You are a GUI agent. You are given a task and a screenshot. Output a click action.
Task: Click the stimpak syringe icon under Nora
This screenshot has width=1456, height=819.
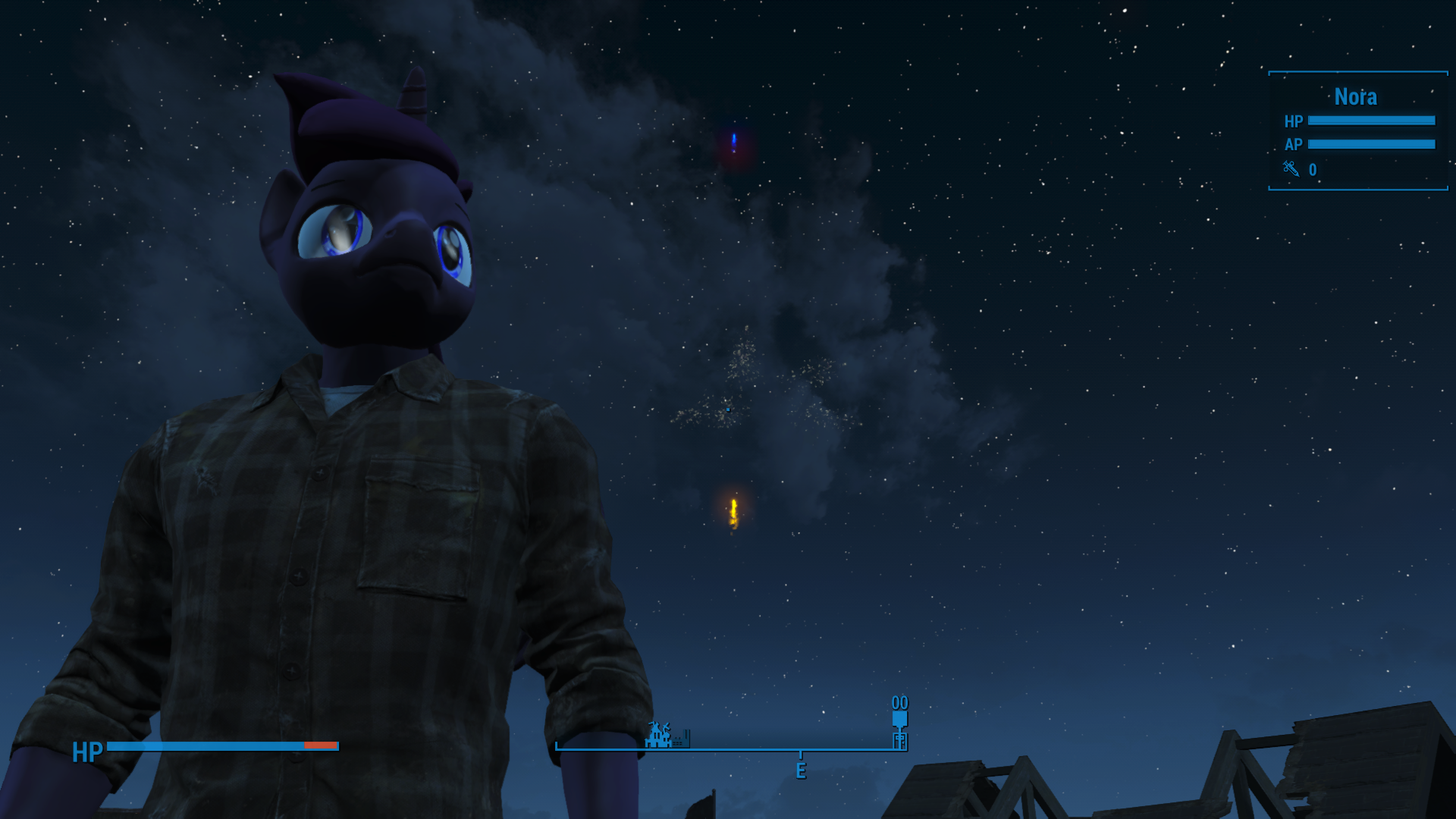1291,169
